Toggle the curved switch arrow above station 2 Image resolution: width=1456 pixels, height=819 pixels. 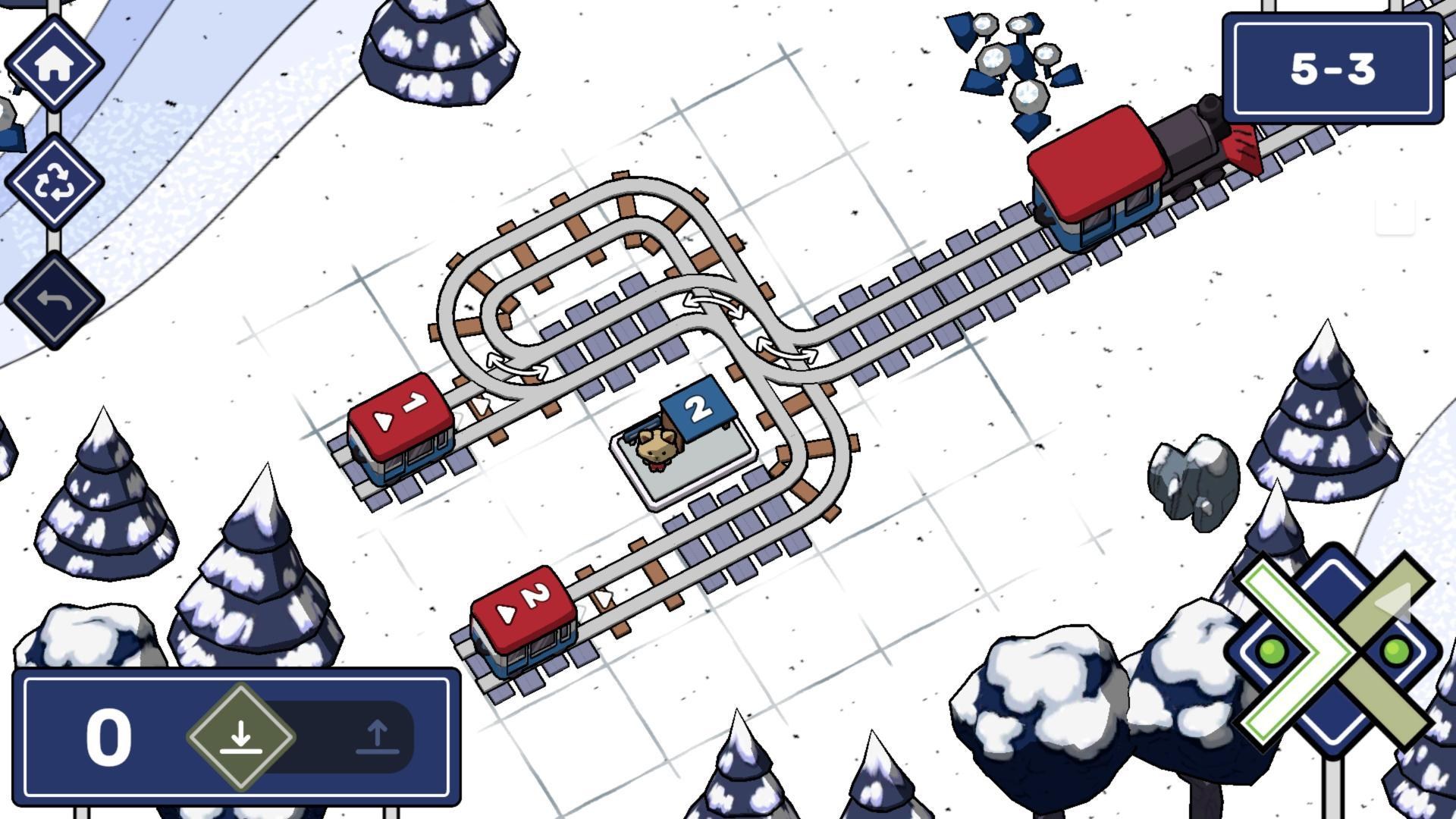point(713,303)
